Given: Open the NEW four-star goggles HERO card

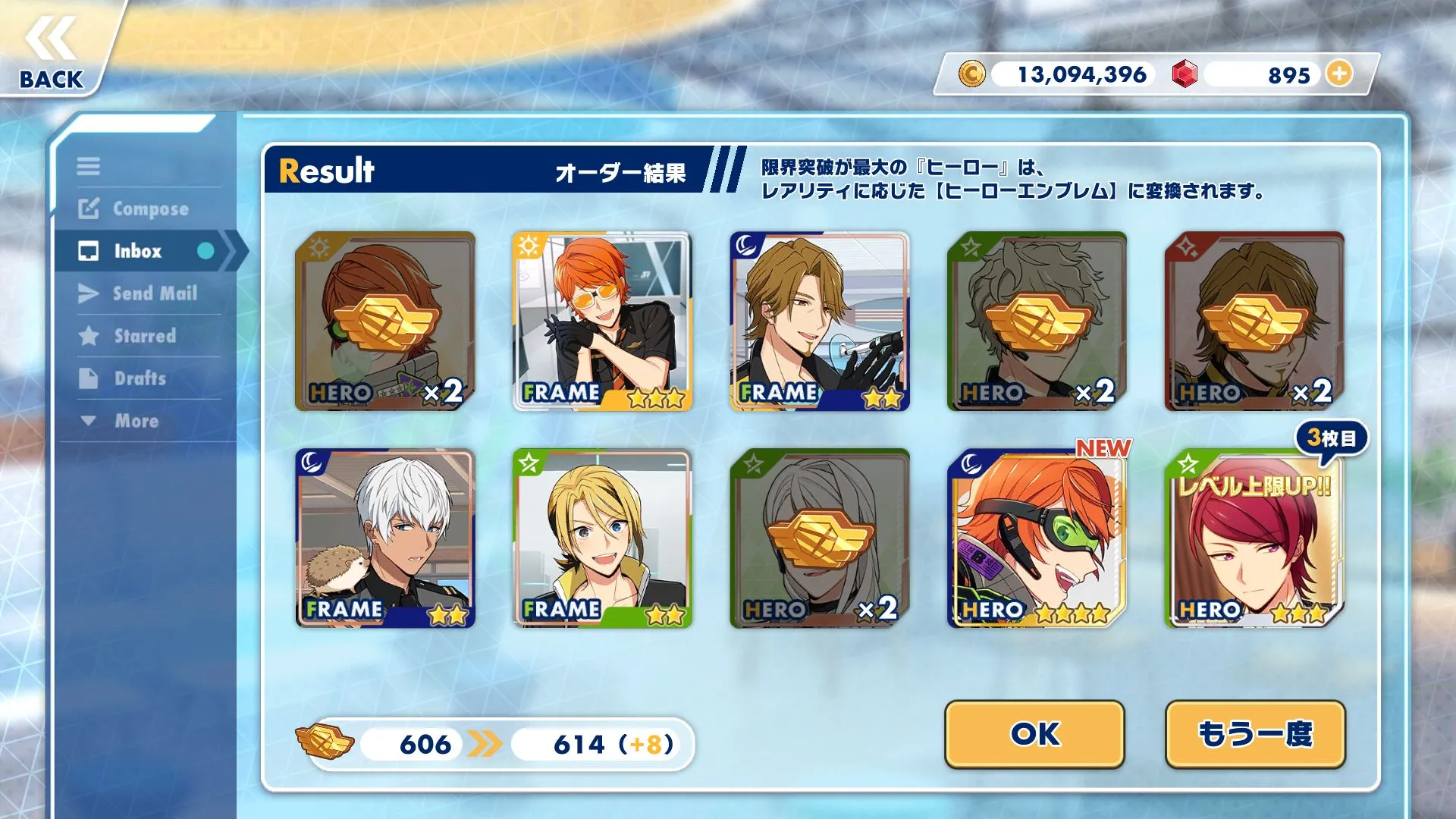Looking at the screenshot, I should click(1037, 538).
